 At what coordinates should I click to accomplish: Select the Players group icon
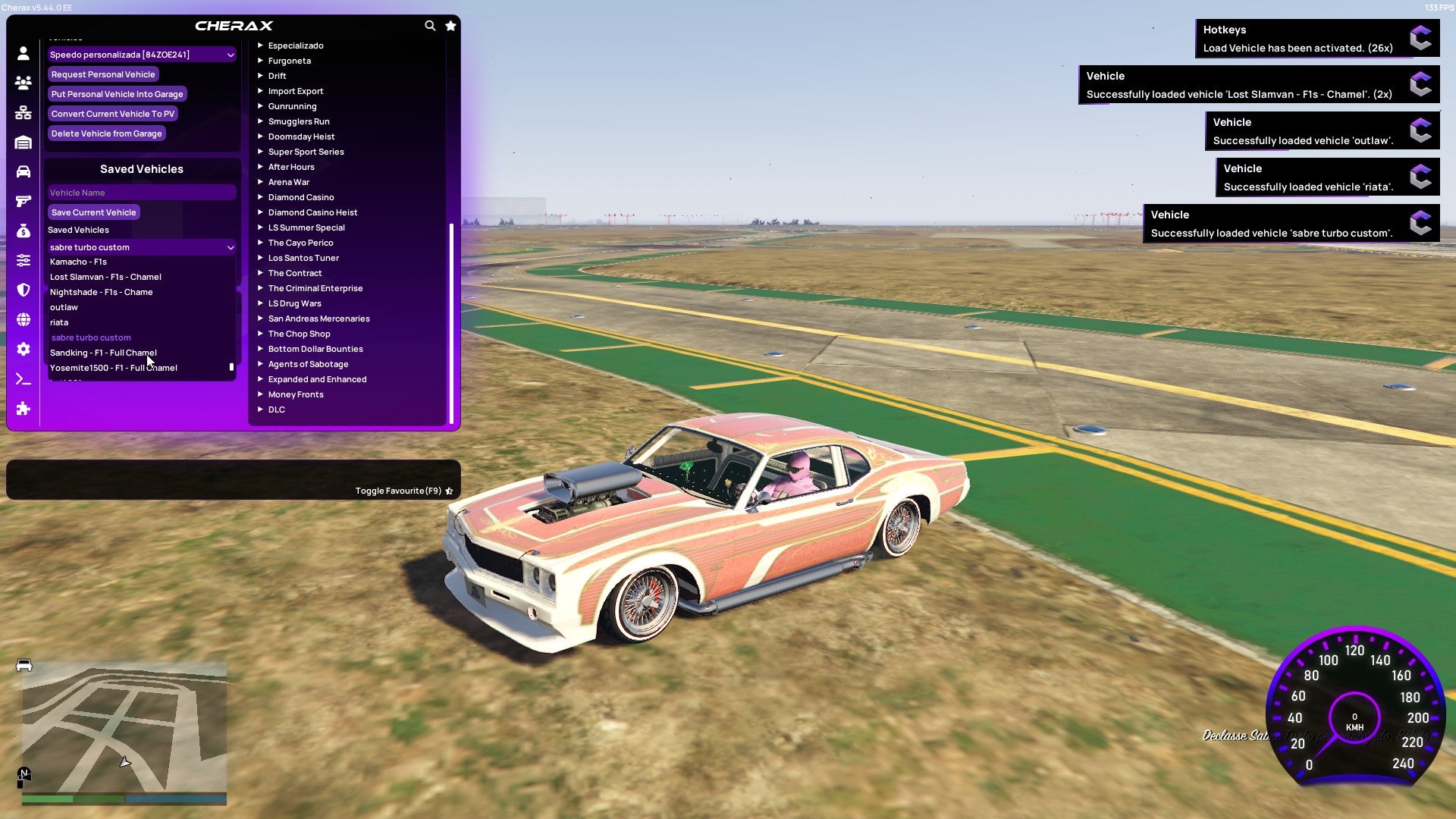[x=23, y=83]
